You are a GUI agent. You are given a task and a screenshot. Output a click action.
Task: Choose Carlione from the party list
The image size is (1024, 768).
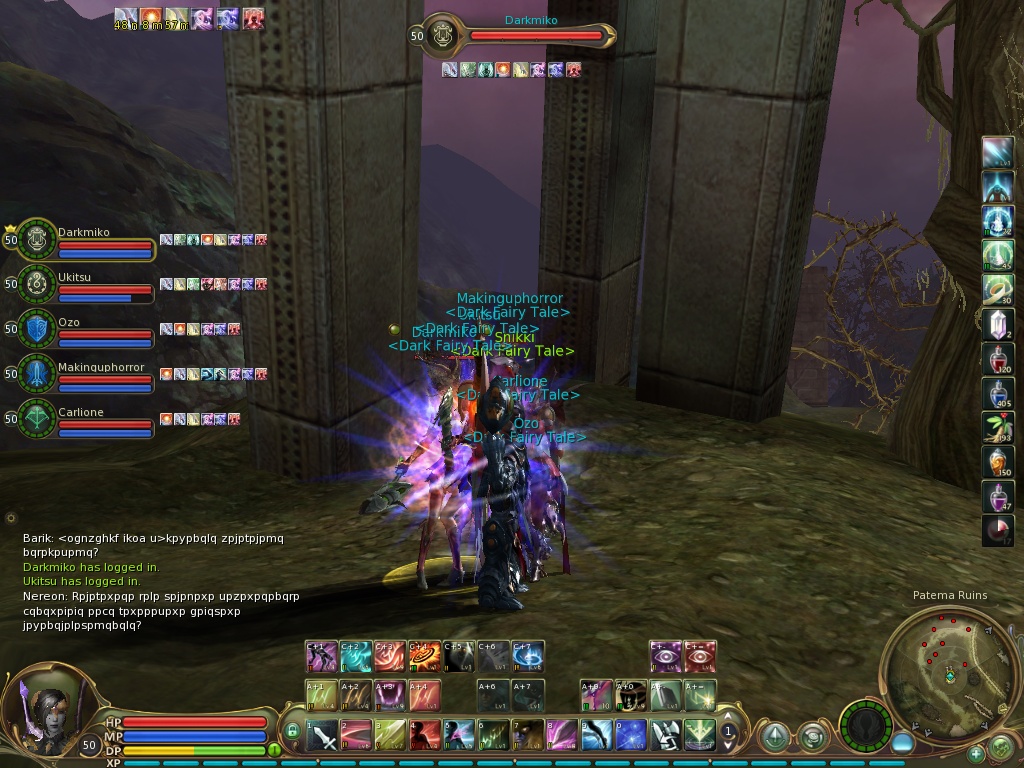coord(99,419)
